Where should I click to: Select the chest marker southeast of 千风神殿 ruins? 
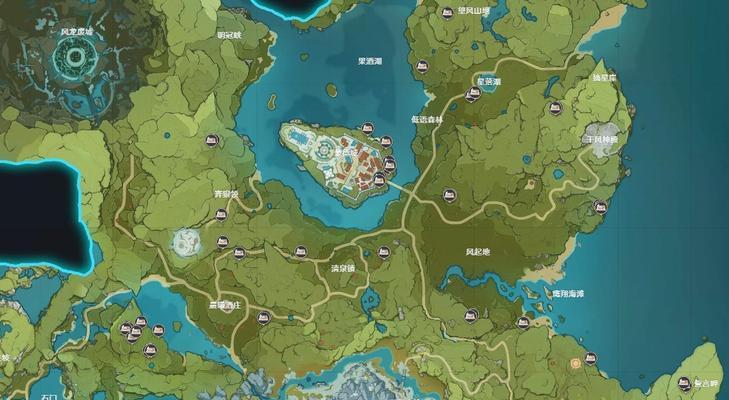click(x=600, y=207)
